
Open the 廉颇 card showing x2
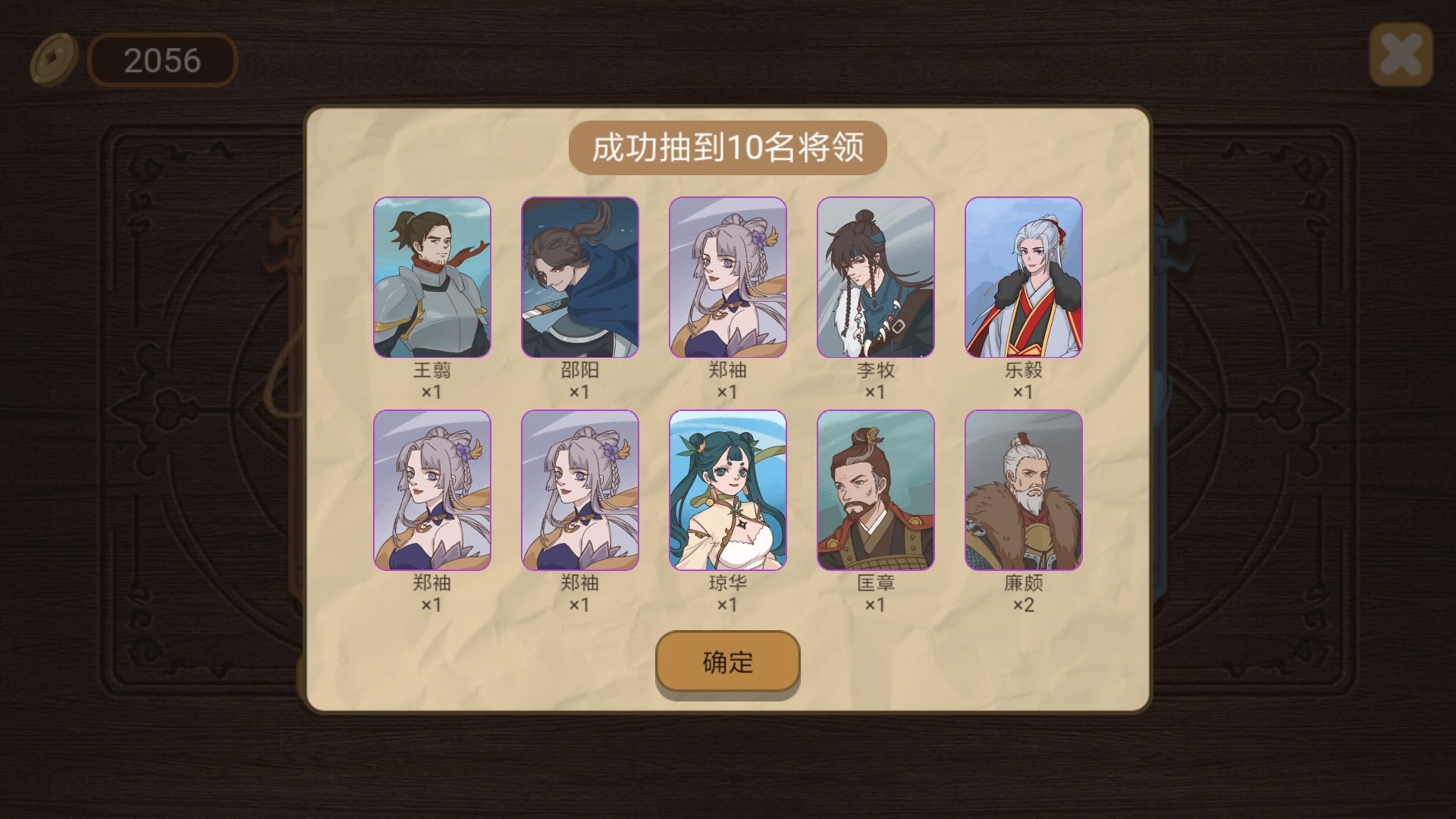1024,491
